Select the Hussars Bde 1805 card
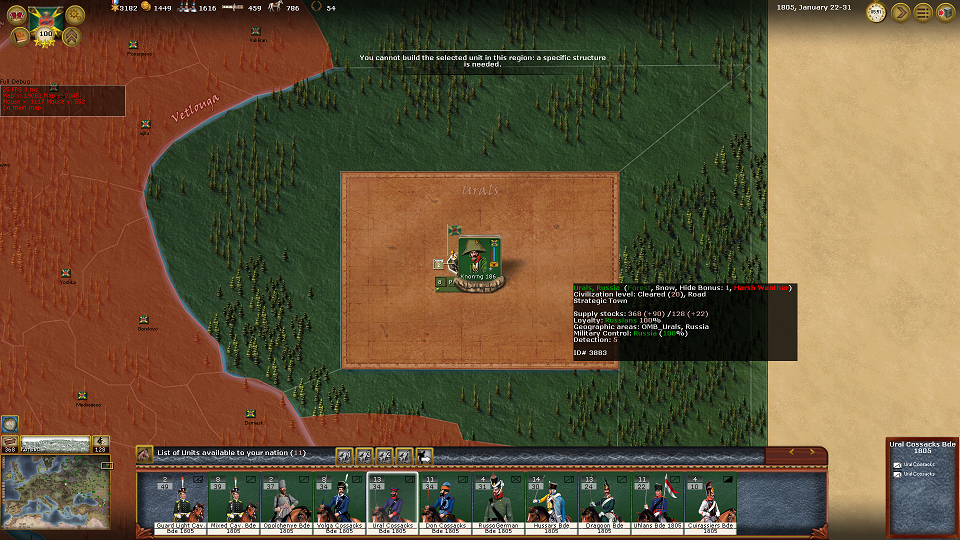Image resolution: width=960 pixels, height=540 pixels. 552,502
